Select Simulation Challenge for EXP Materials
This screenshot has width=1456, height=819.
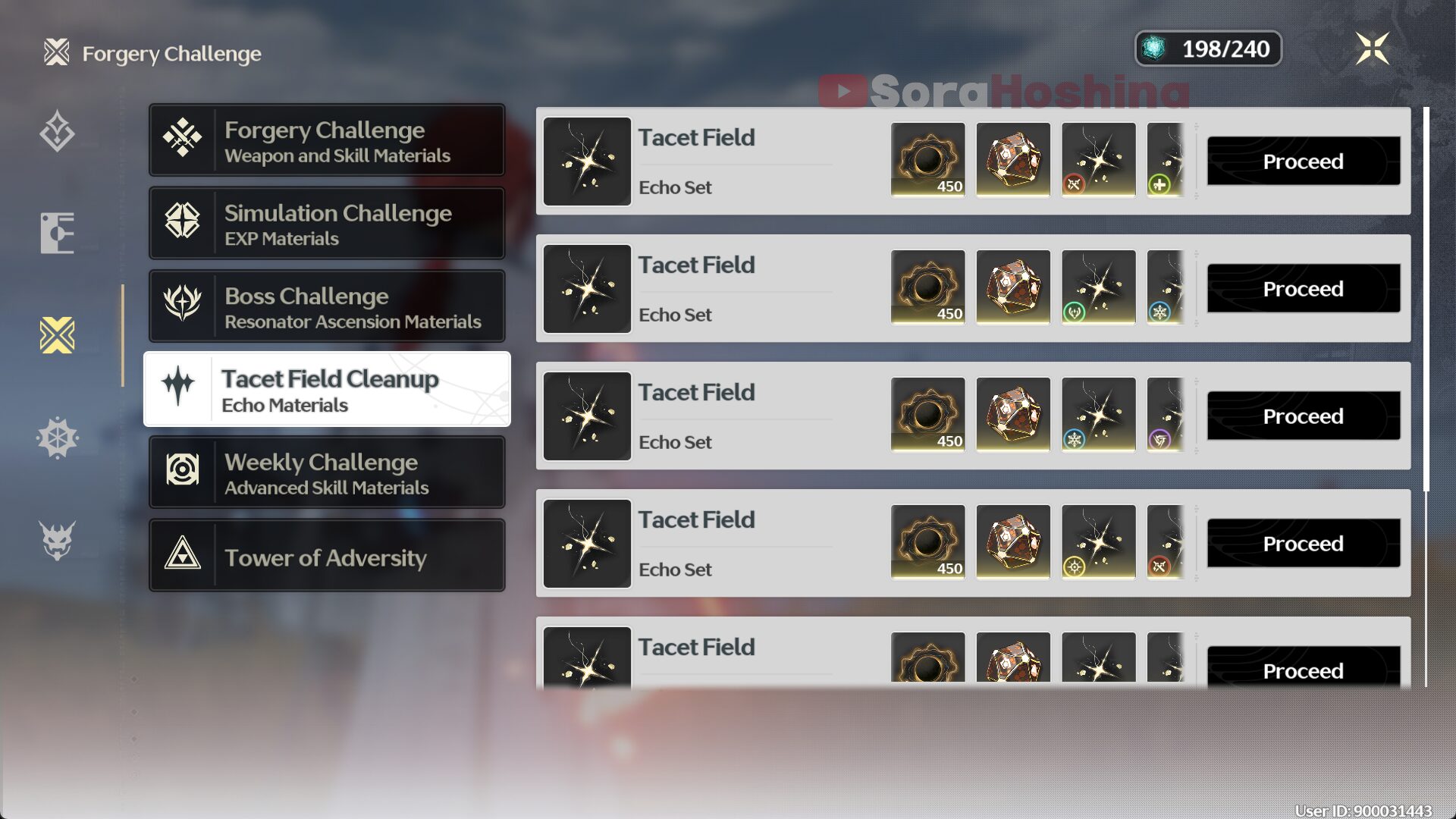[x=326, y=223]
